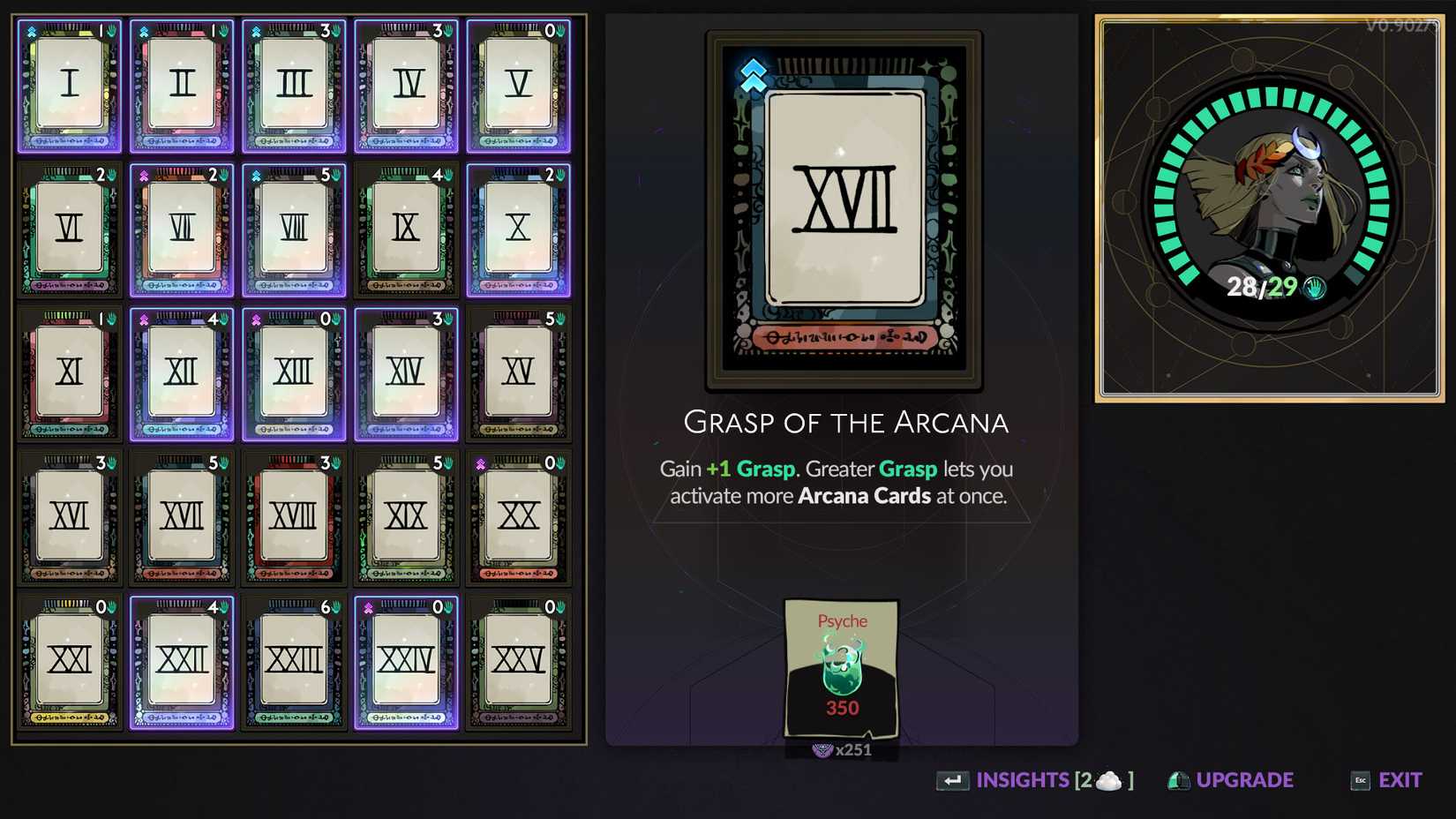Click the Enter key icon next to Insights
The image size is (1456, 819).
pyautogui.click(x=951, y=780)
